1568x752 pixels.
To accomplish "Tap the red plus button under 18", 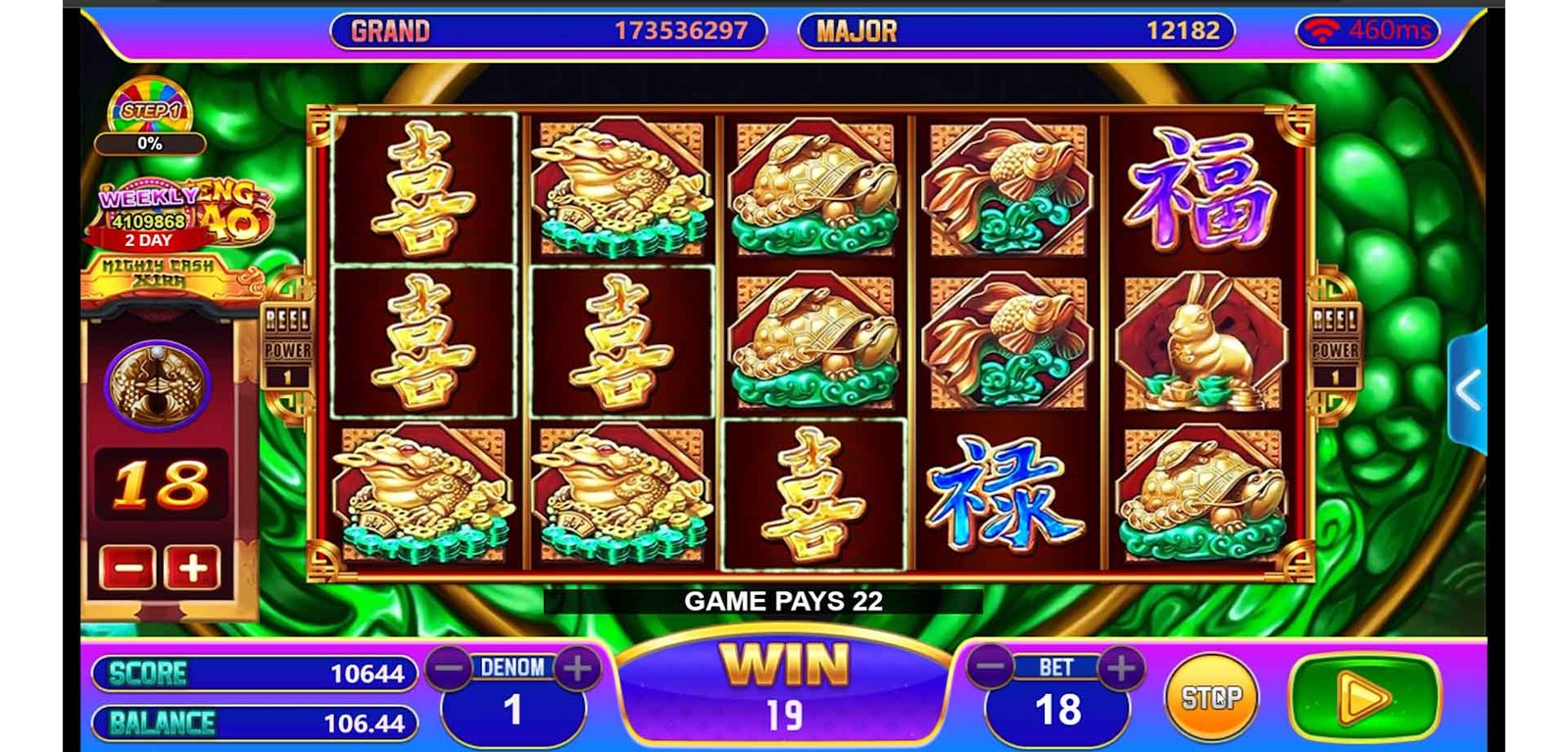I will [192, 568].
